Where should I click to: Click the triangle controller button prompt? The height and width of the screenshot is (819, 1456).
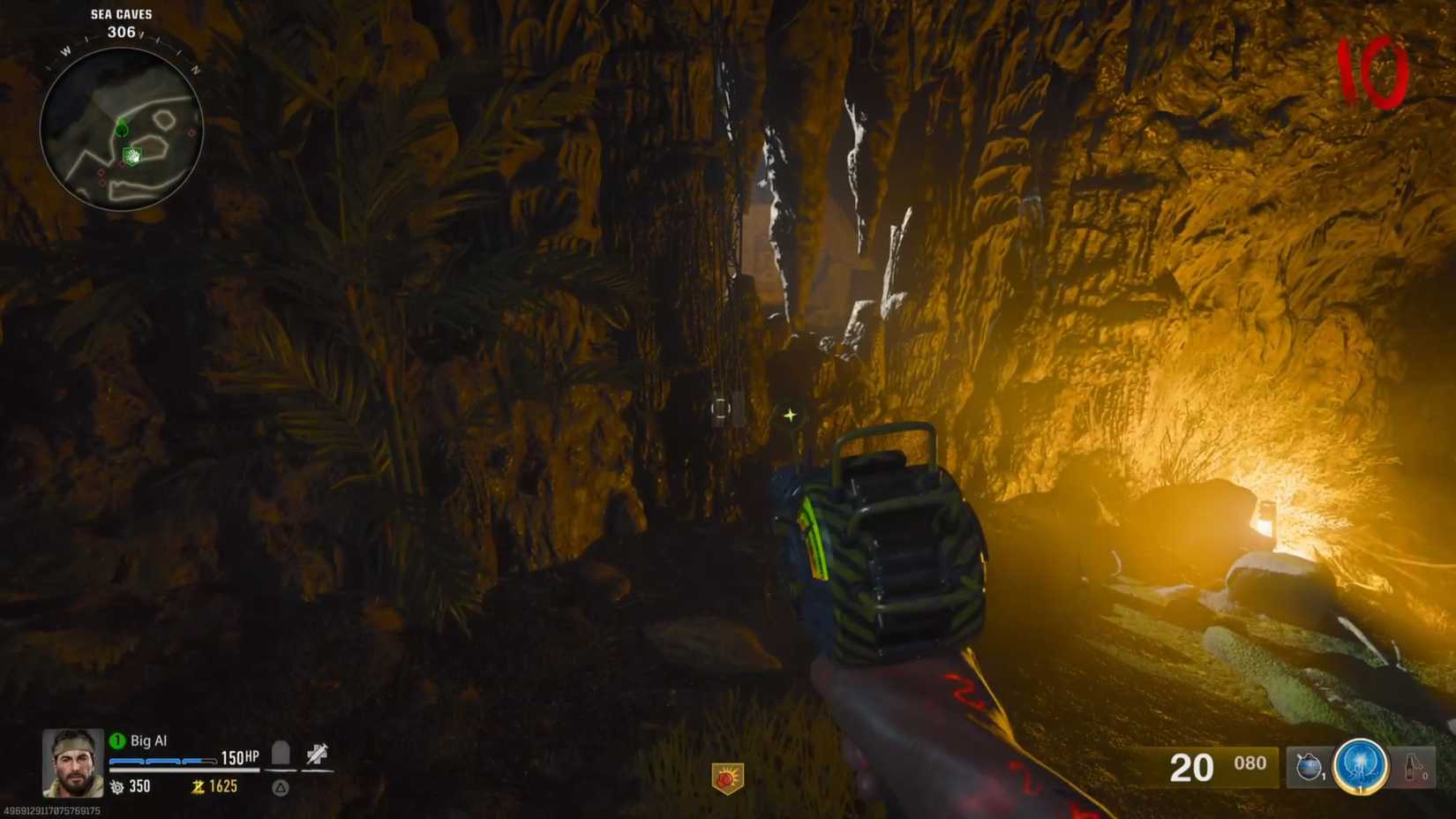coord(281,788)
